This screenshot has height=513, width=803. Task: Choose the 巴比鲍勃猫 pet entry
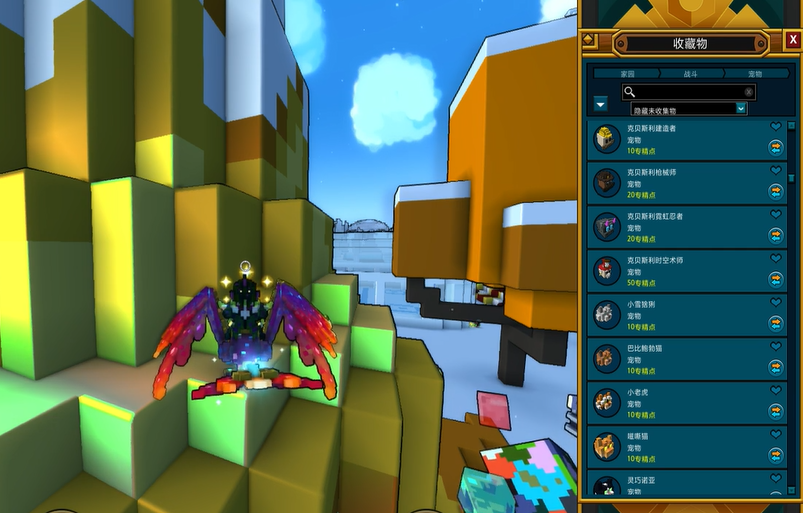[x=680, y=357]
